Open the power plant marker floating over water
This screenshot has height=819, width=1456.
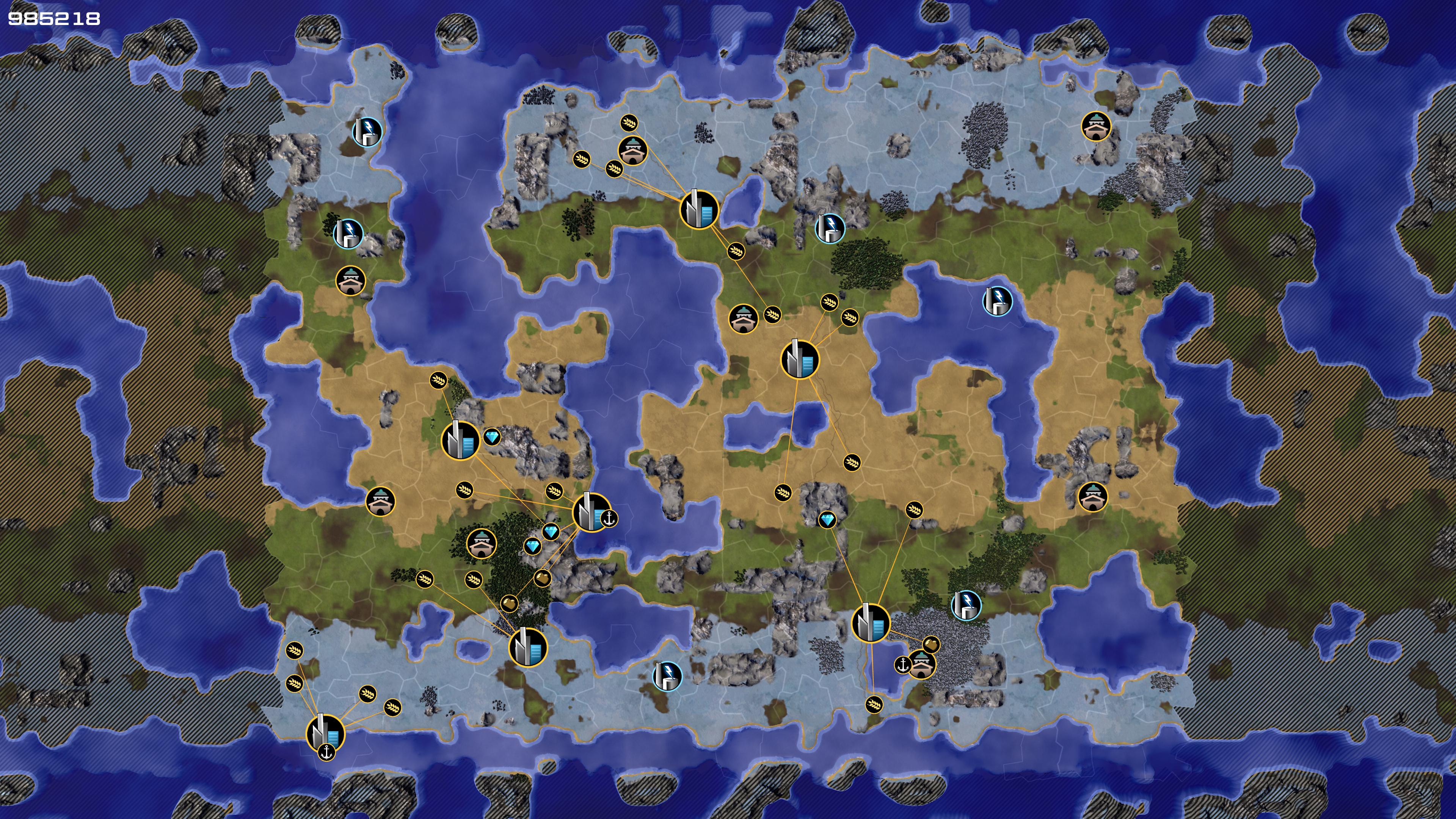998,300
